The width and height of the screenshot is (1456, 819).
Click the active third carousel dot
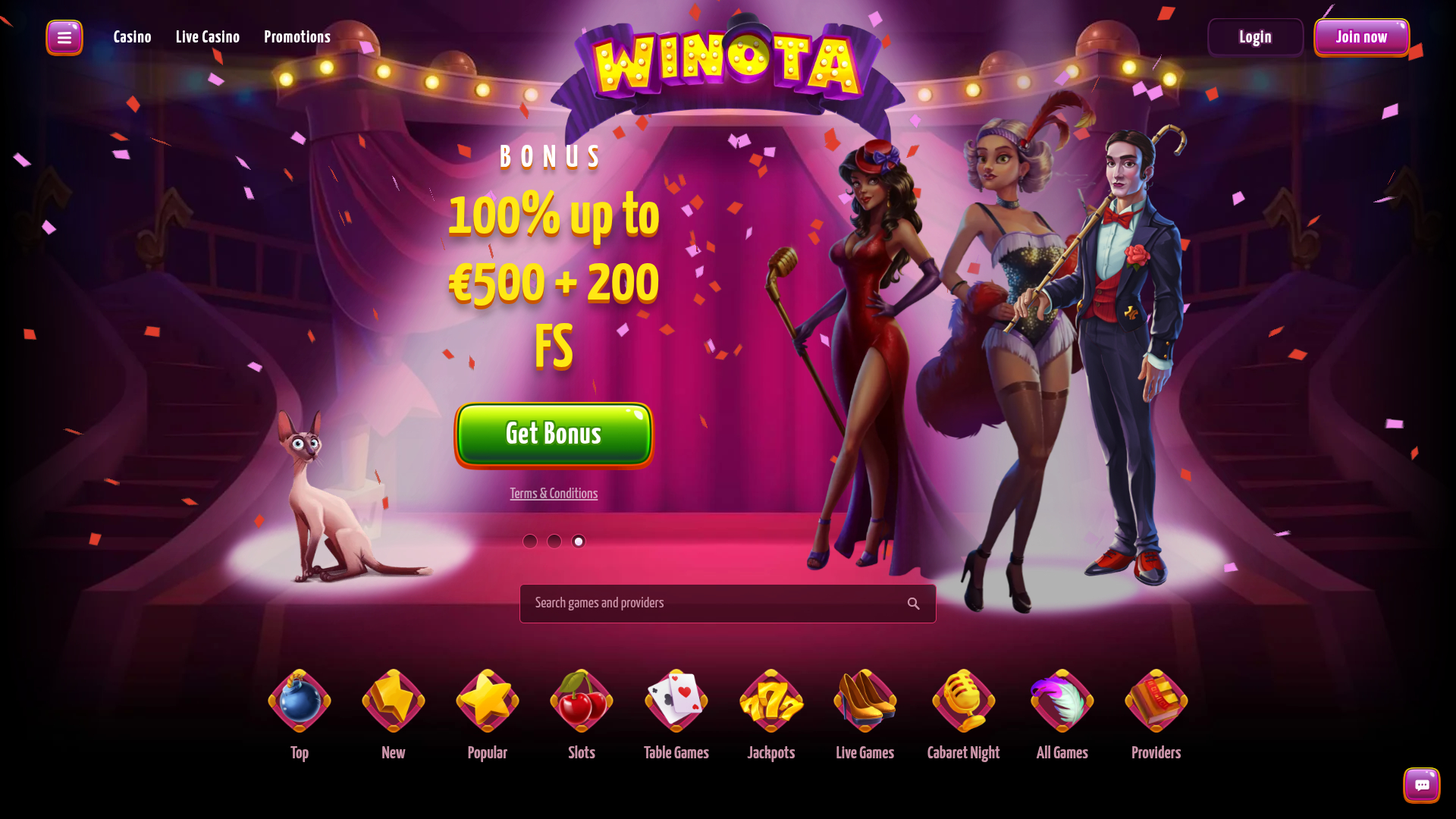coord(578,541)
